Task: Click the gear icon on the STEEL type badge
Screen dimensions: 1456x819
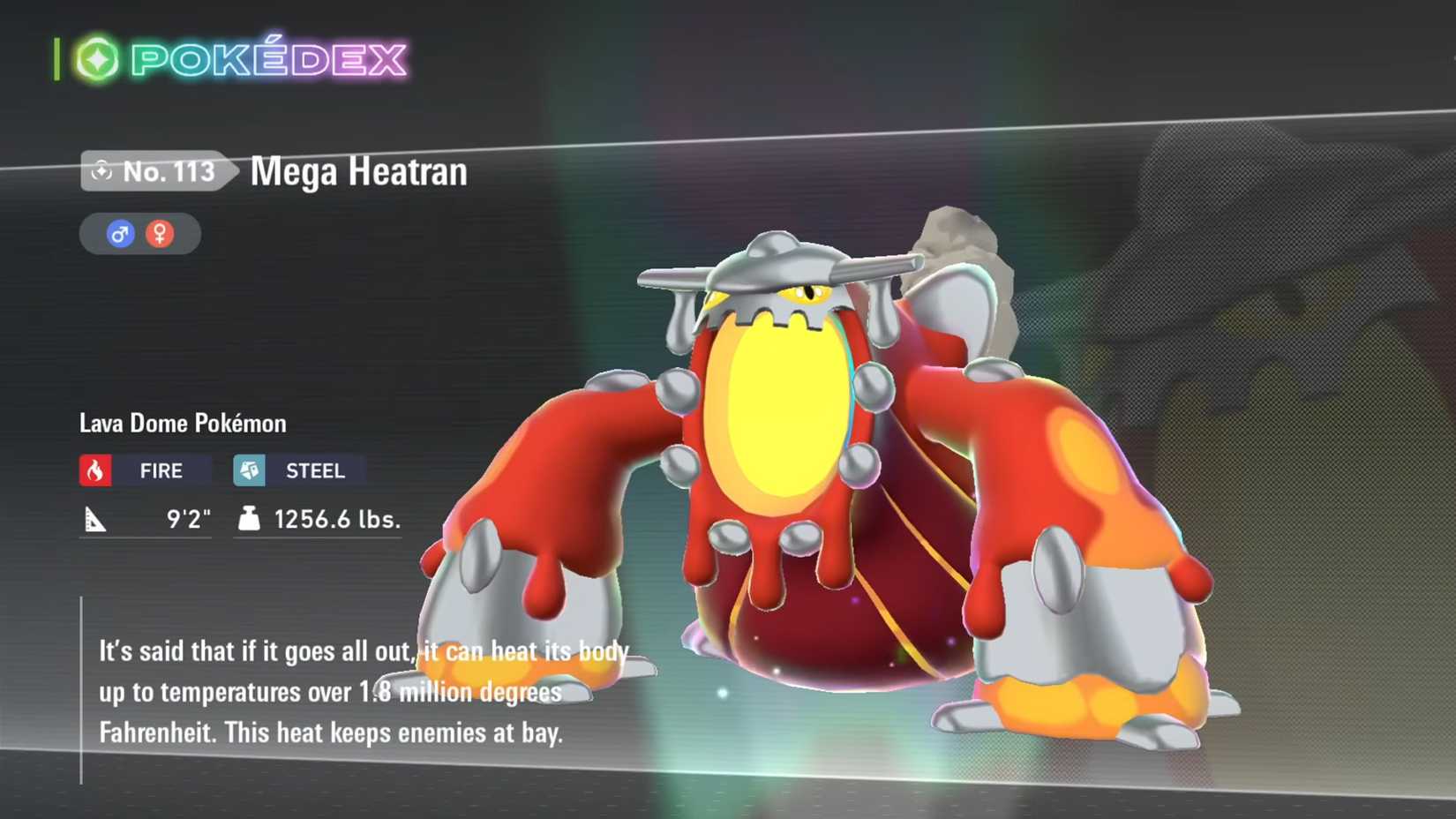Action: coord(249,470)
